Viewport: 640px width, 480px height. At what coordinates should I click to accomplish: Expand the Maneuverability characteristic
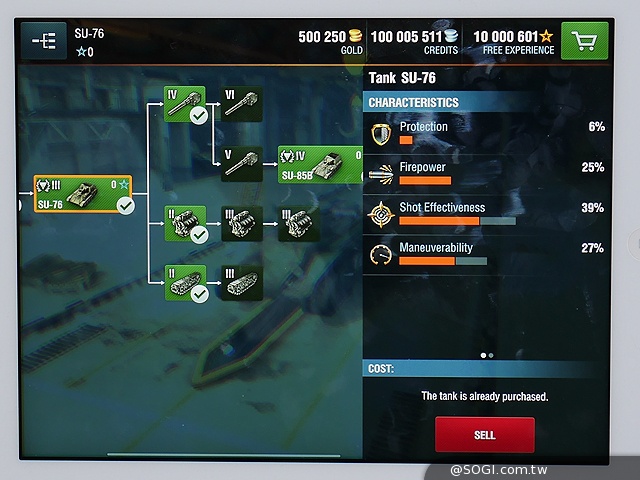(486, 253)
